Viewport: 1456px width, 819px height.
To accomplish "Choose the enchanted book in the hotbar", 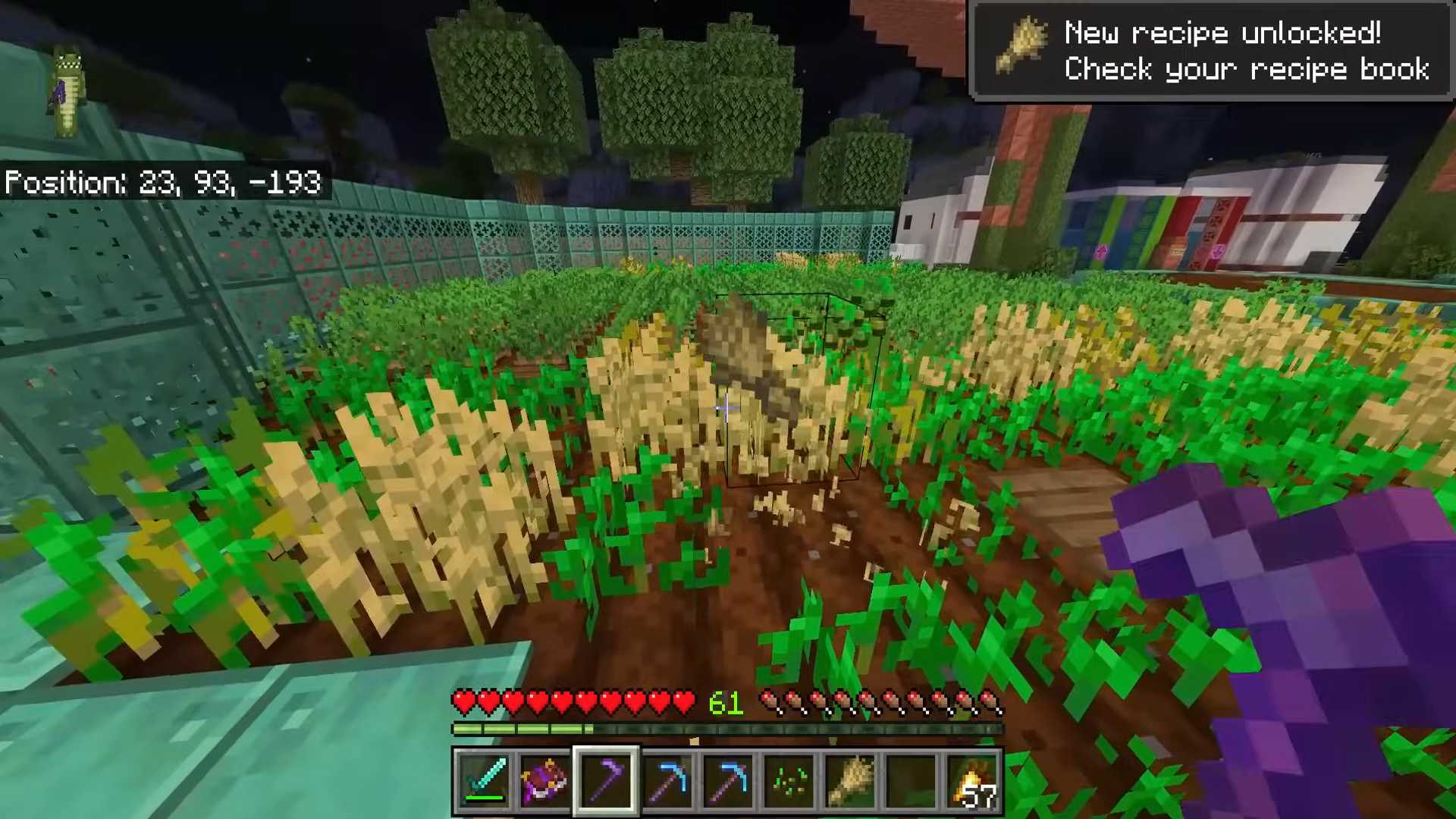I will tap(544, 780).
